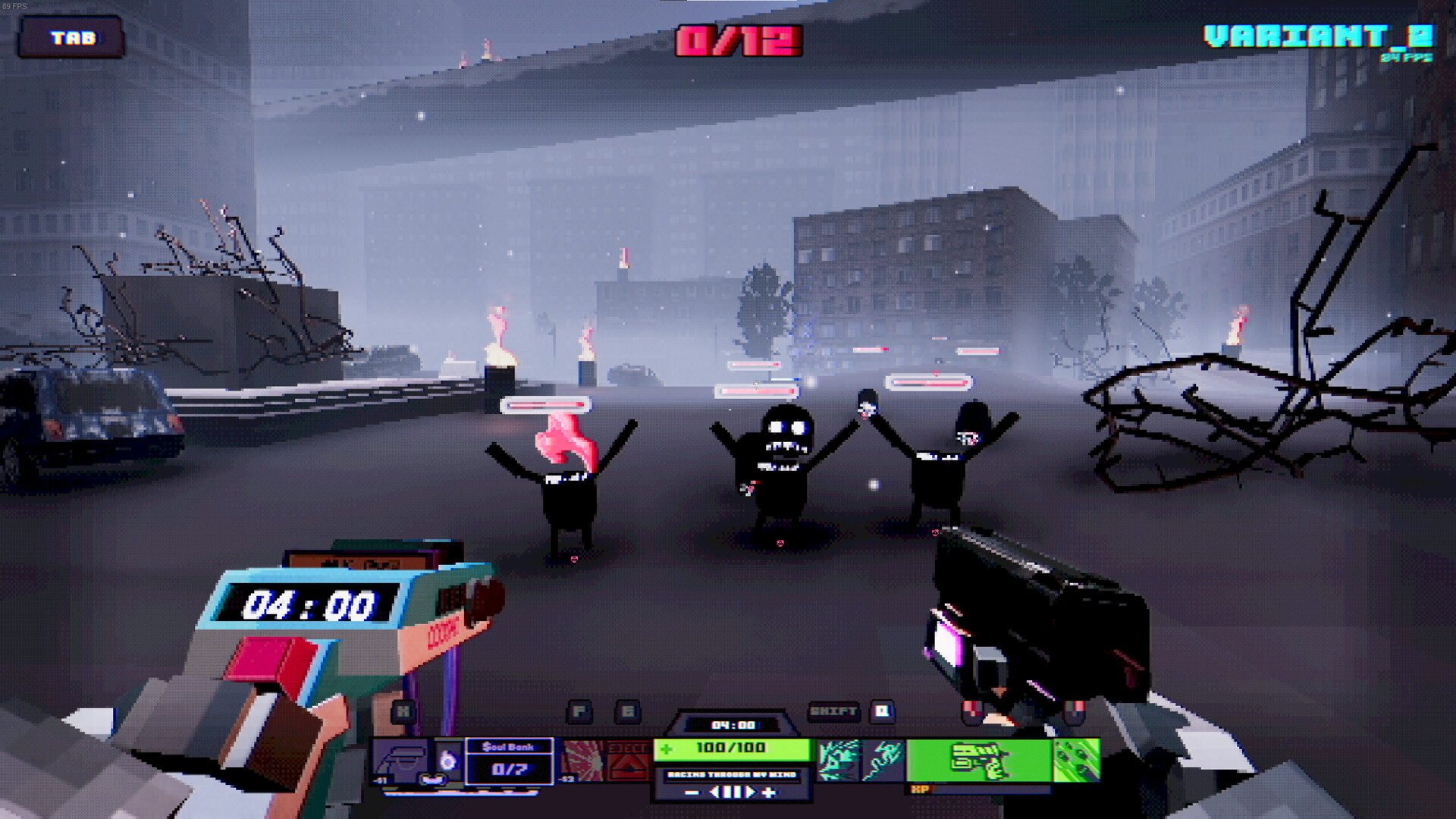This screenshot has height=819, width=1456.
Task: Select the vehicle icon on the HUD
Action: (x=401, y=759)
